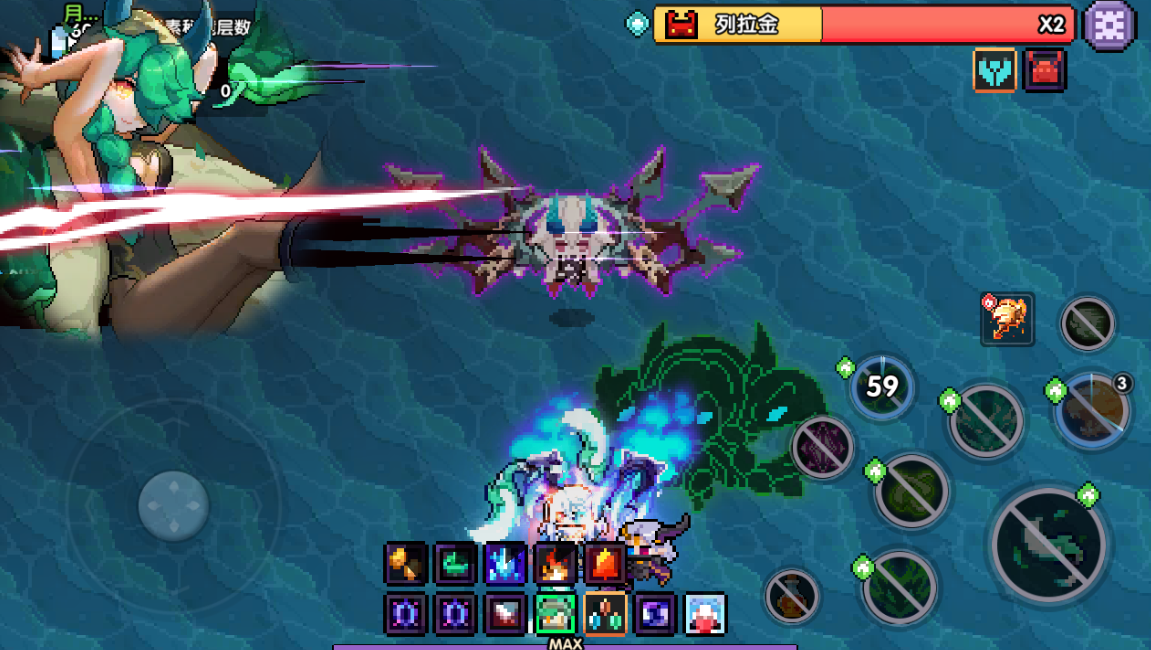Screen dimensions: 1151x650
Task: Choose the purple swirl hotbar slot
Action: pos(655,614)
